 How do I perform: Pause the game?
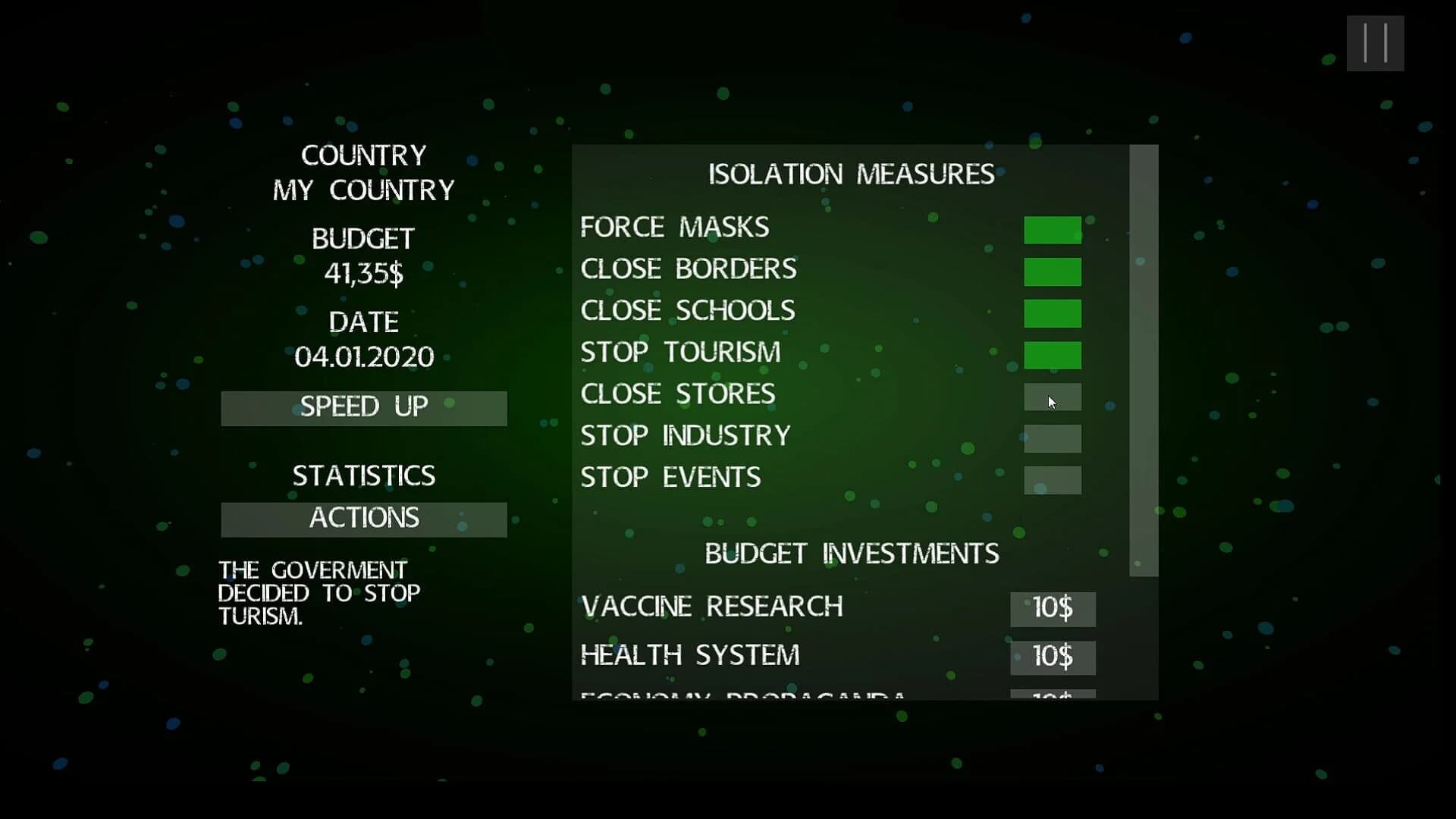click(1373, 43)
